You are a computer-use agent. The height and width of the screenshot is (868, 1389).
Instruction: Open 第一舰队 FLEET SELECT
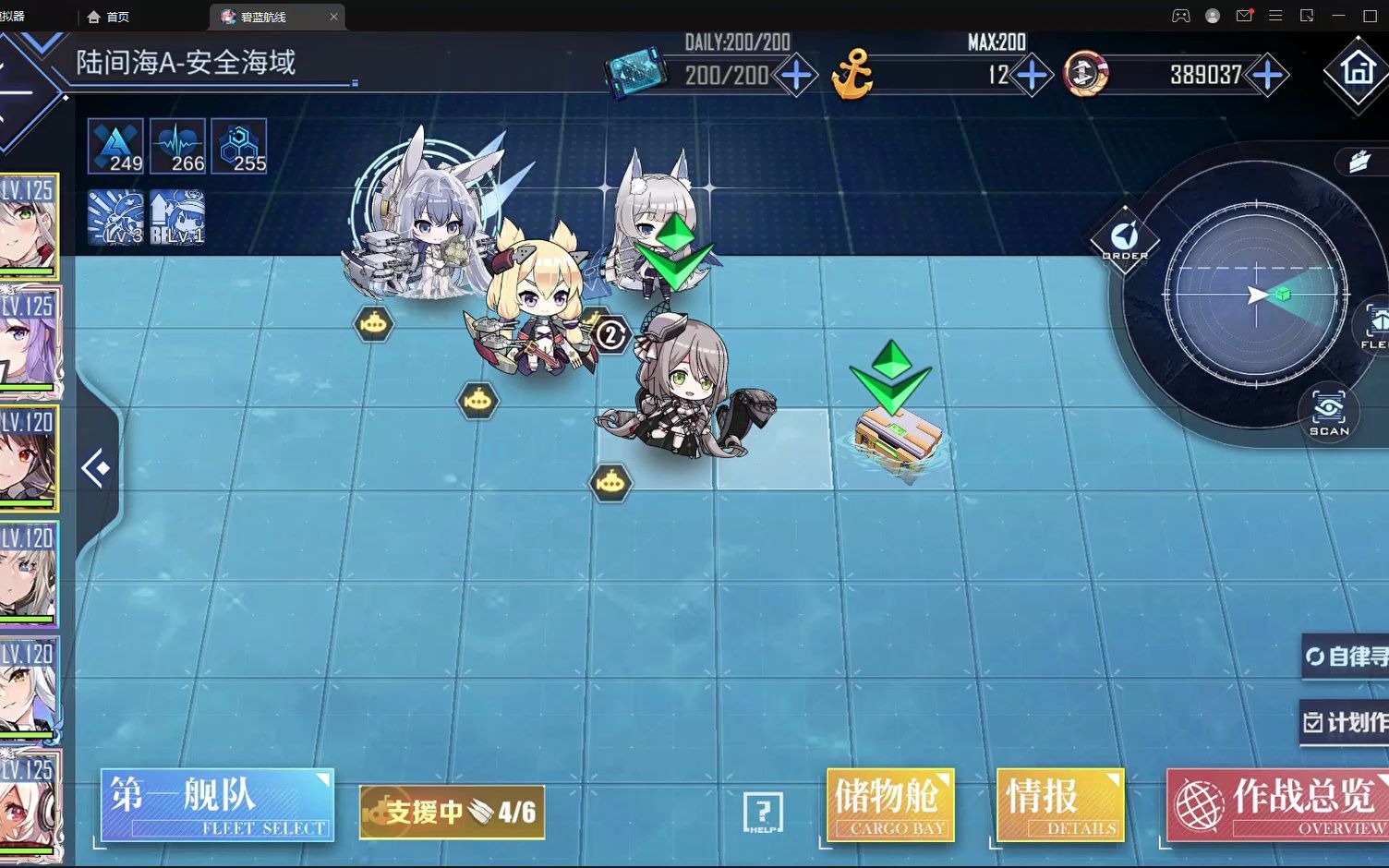click(x=216, y=804)
